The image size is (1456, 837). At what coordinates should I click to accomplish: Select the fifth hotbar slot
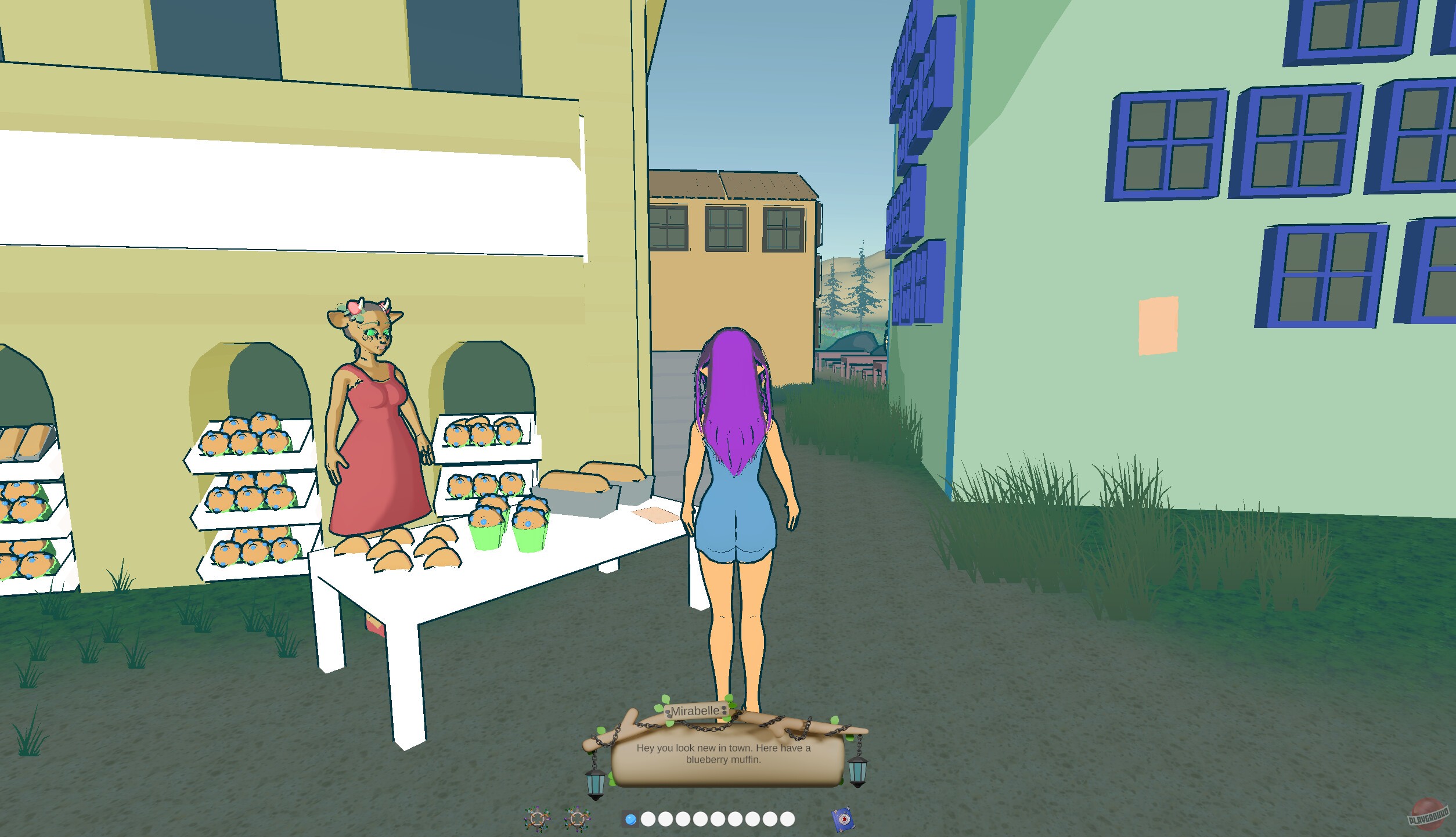point(702,820)
